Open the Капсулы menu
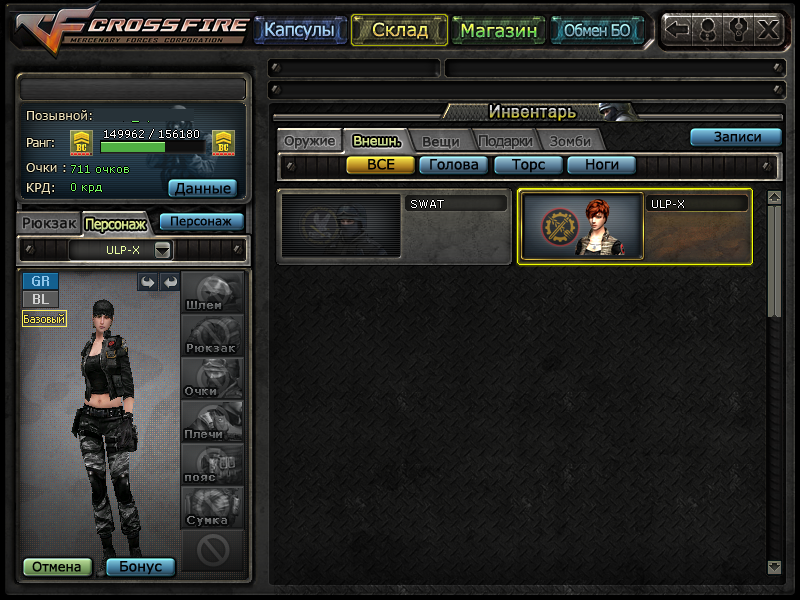The width and height of the screenshot is (800, 600). (301, 31)
